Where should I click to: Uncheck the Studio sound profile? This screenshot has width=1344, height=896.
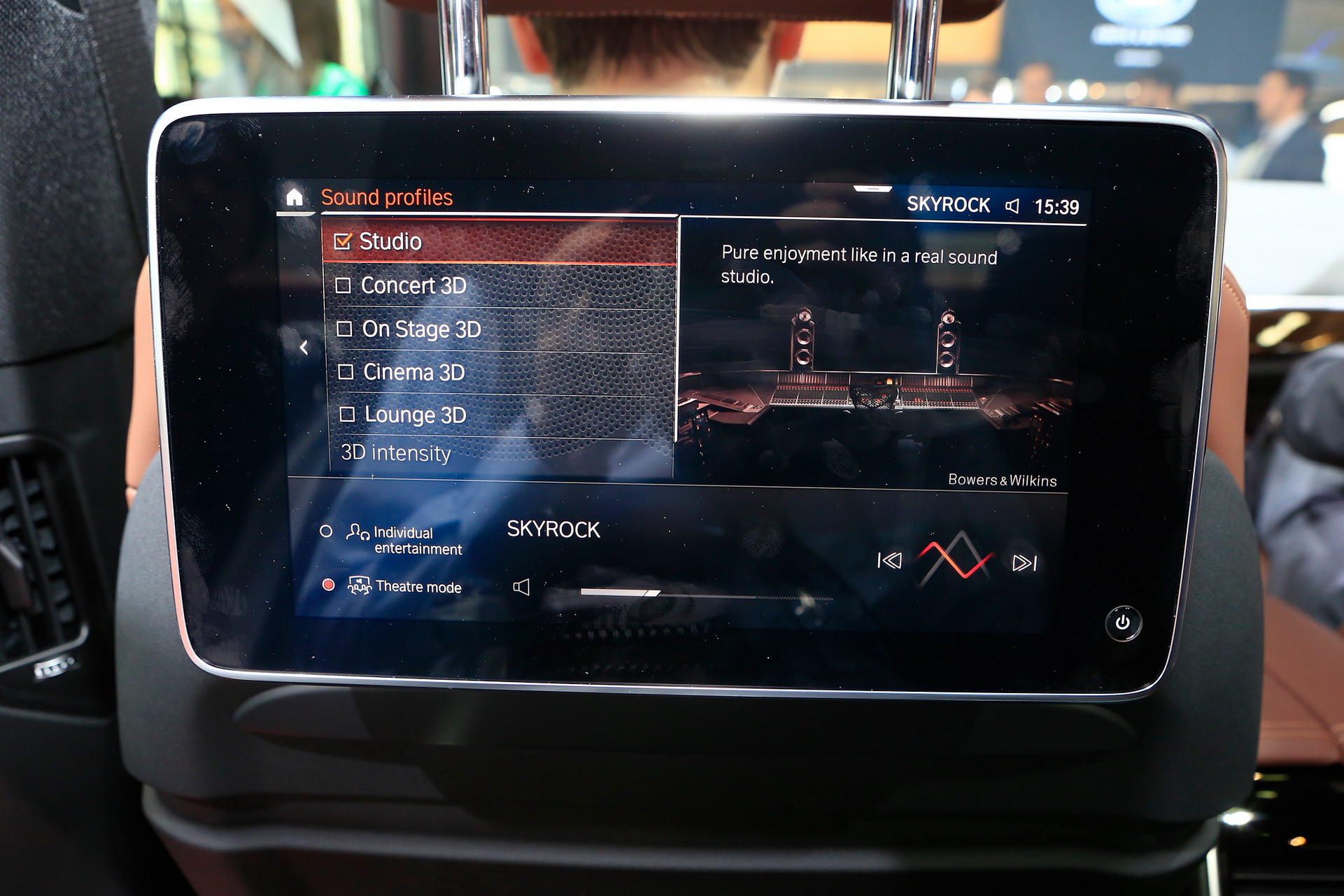point(343,242)
